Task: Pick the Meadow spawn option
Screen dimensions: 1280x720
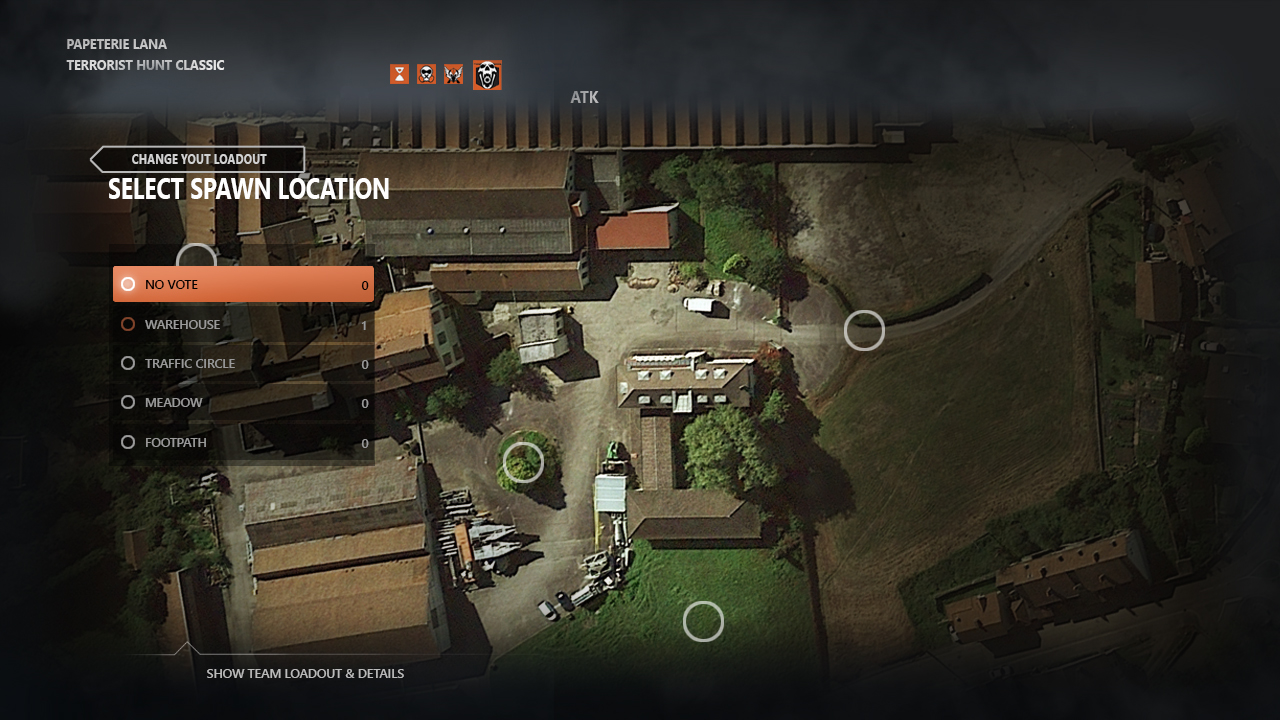Action: 243,402
